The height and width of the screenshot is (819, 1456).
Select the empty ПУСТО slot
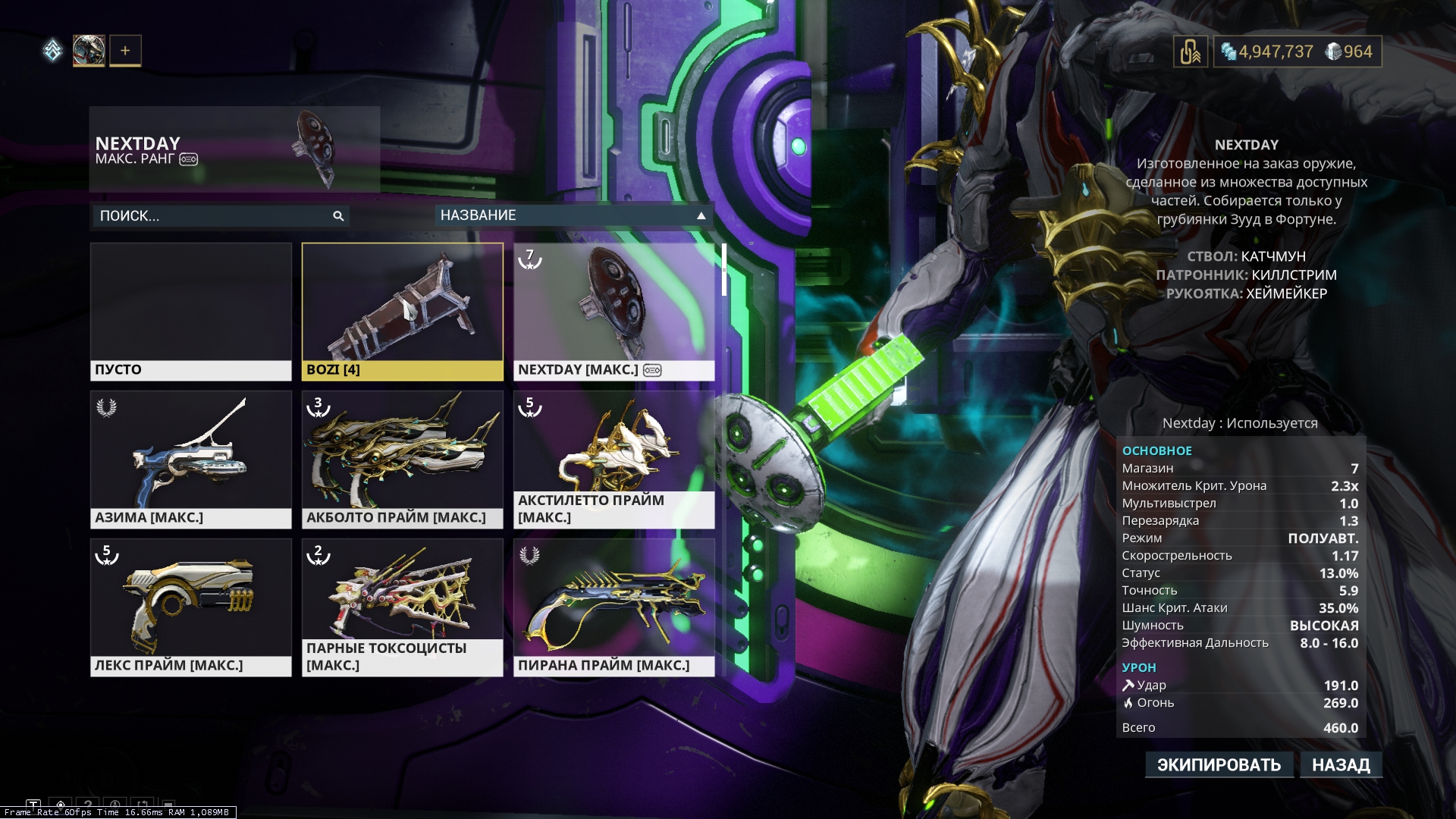(190, 311)
